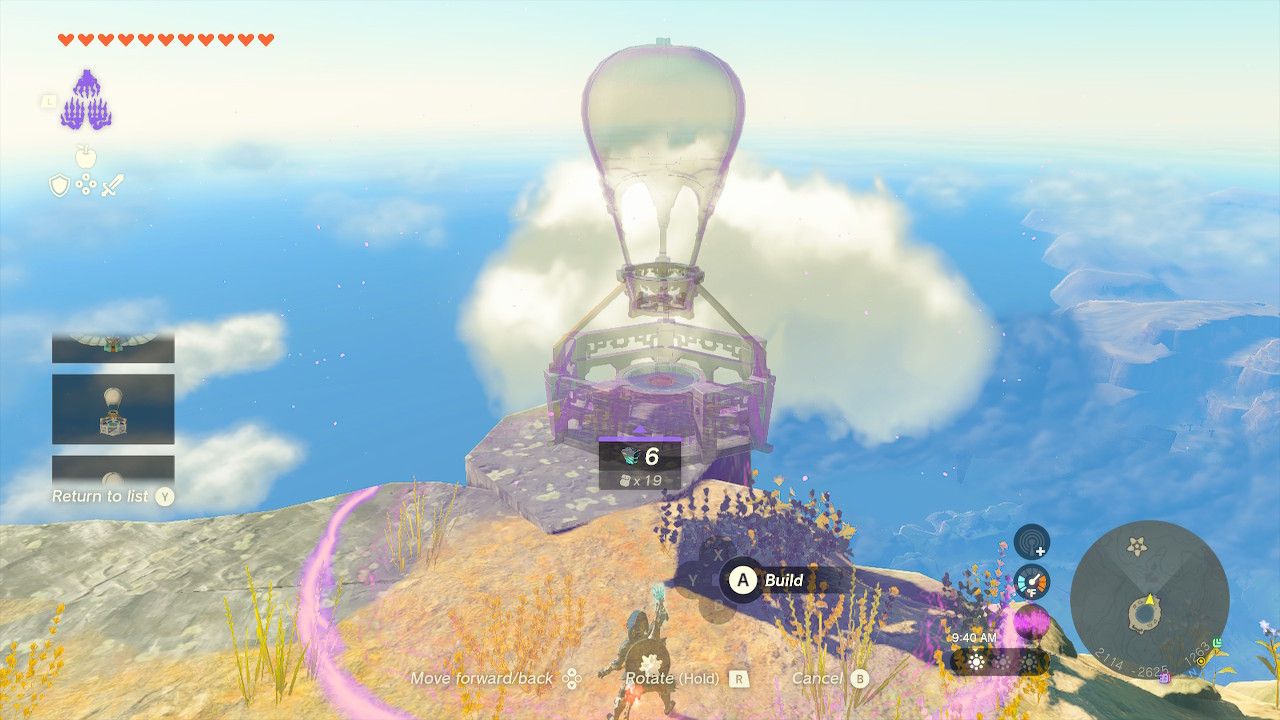Choose the sword quick-select icon
Screen dimensions: 1280x720
click(x=112, y=185)
